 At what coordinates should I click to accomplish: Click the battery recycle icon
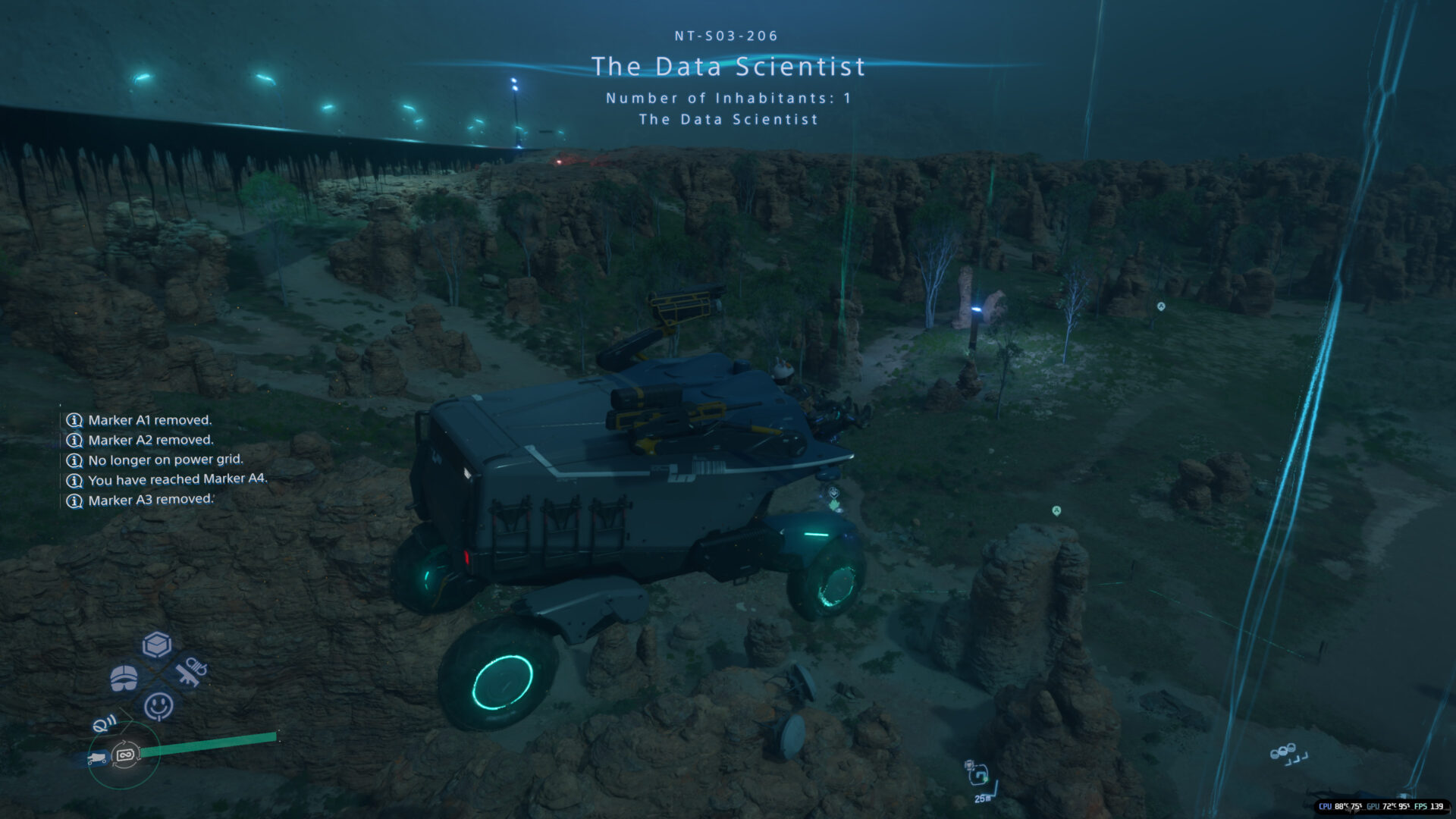click(x=126, y=755)
